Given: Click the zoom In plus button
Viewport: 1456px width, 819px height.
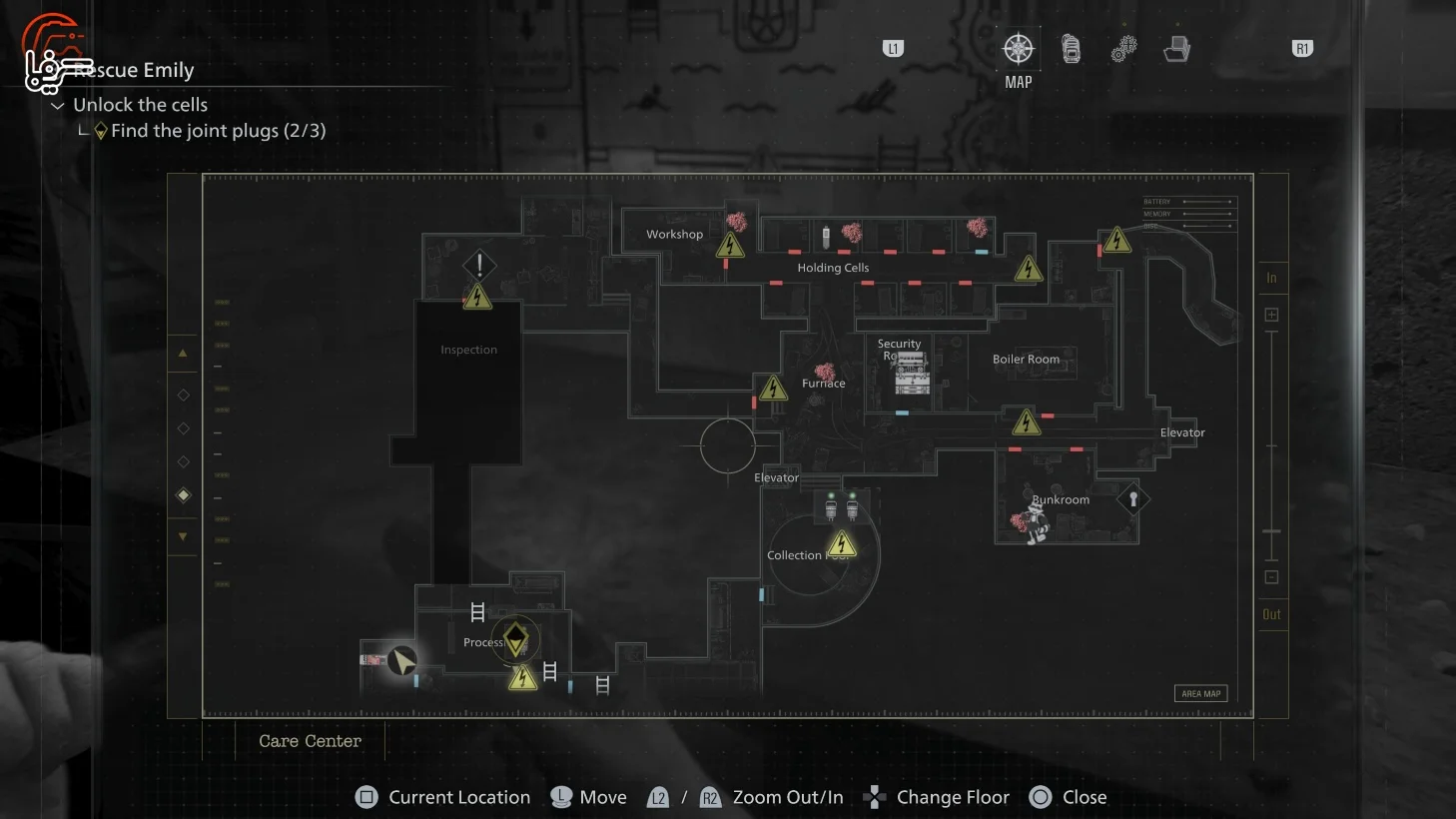Looking at the screenshot, I should [1271, 315].
